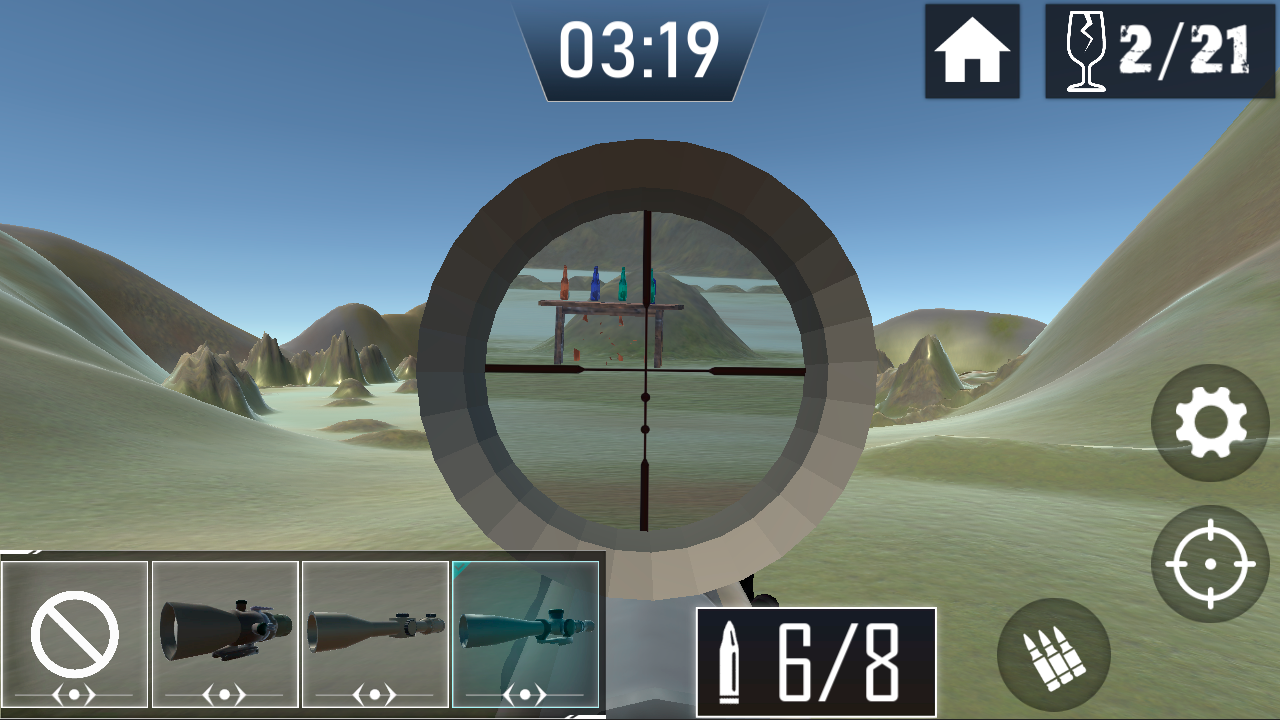Select the slim gray scope icon
This screenshot has width=1280, height=720.
click(375, 632)
